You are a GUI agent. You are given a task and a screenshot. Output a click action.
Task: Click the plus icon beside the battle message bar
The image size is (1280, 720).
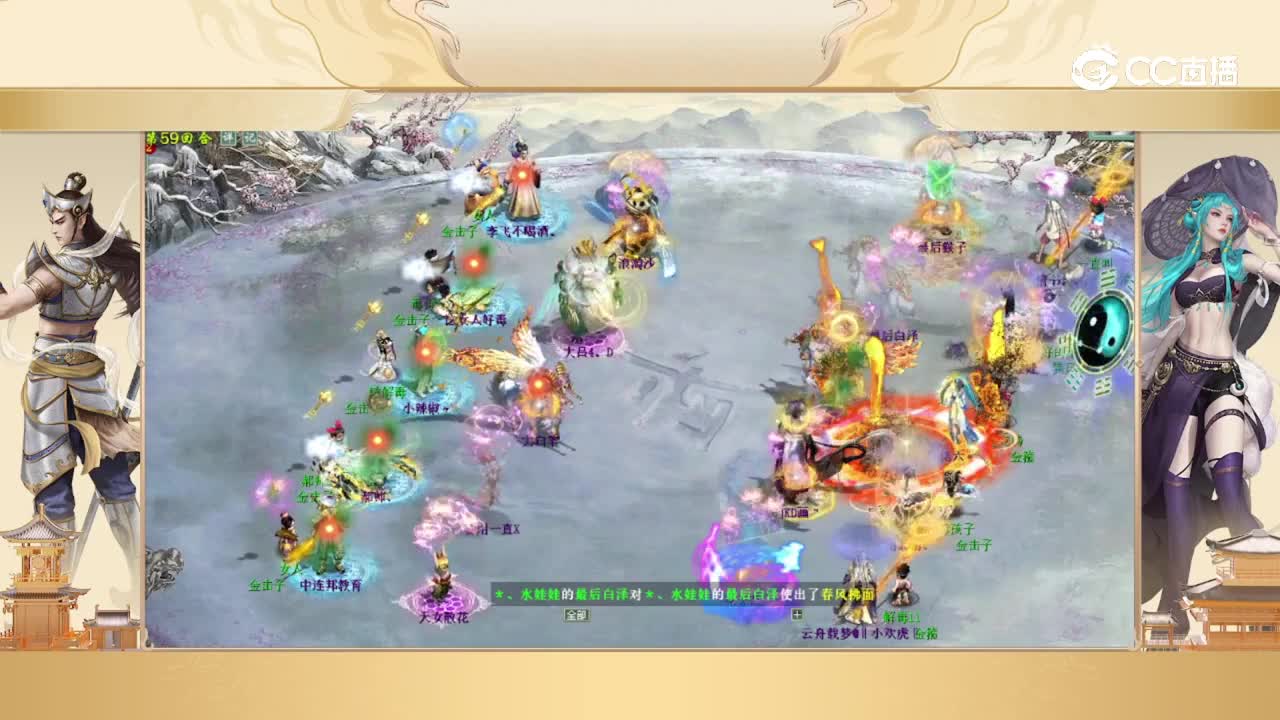point(797,615)
